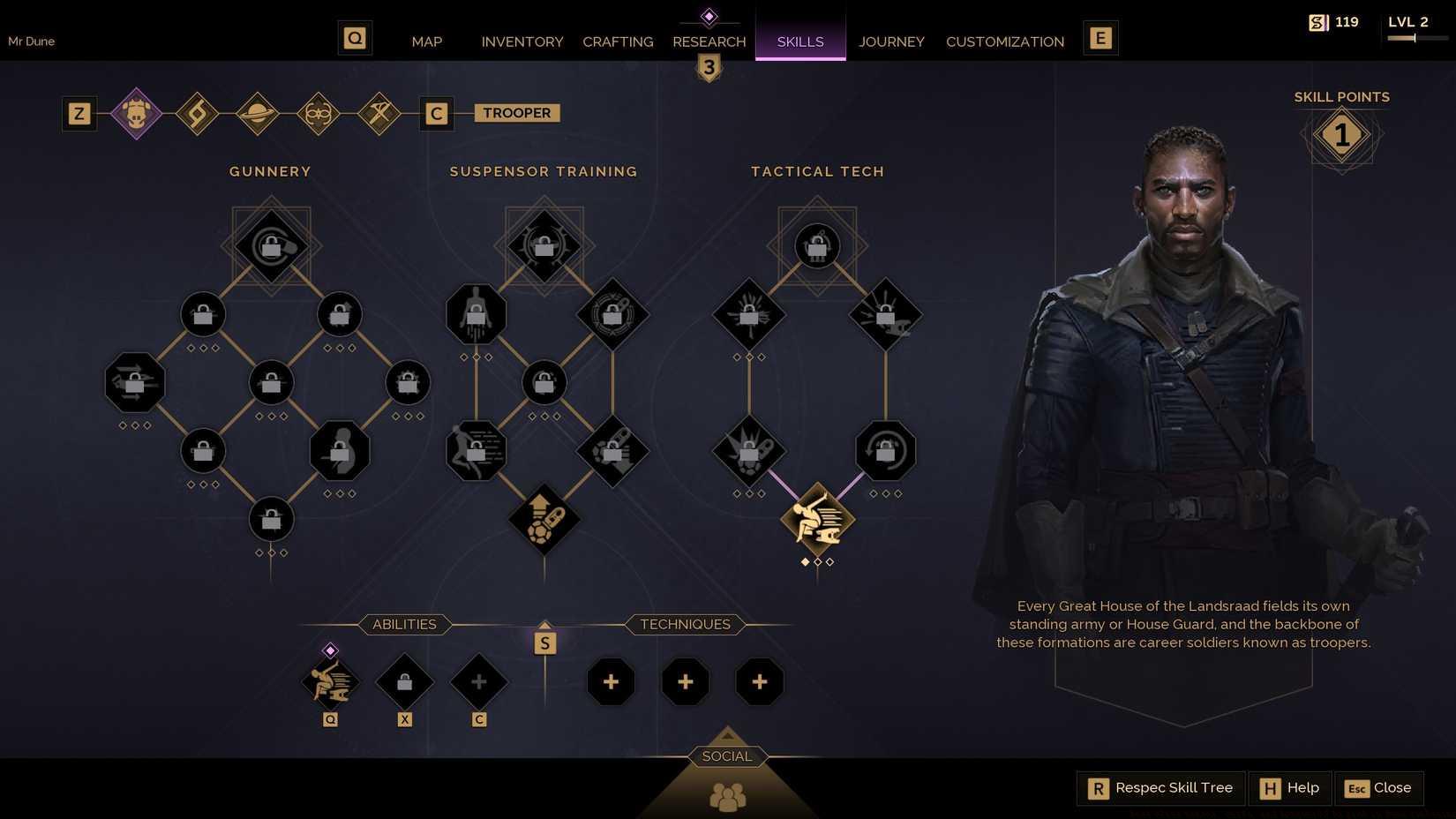Switch to the Journey tab
The image size is (1456, 819).
(x=891, y=41)
